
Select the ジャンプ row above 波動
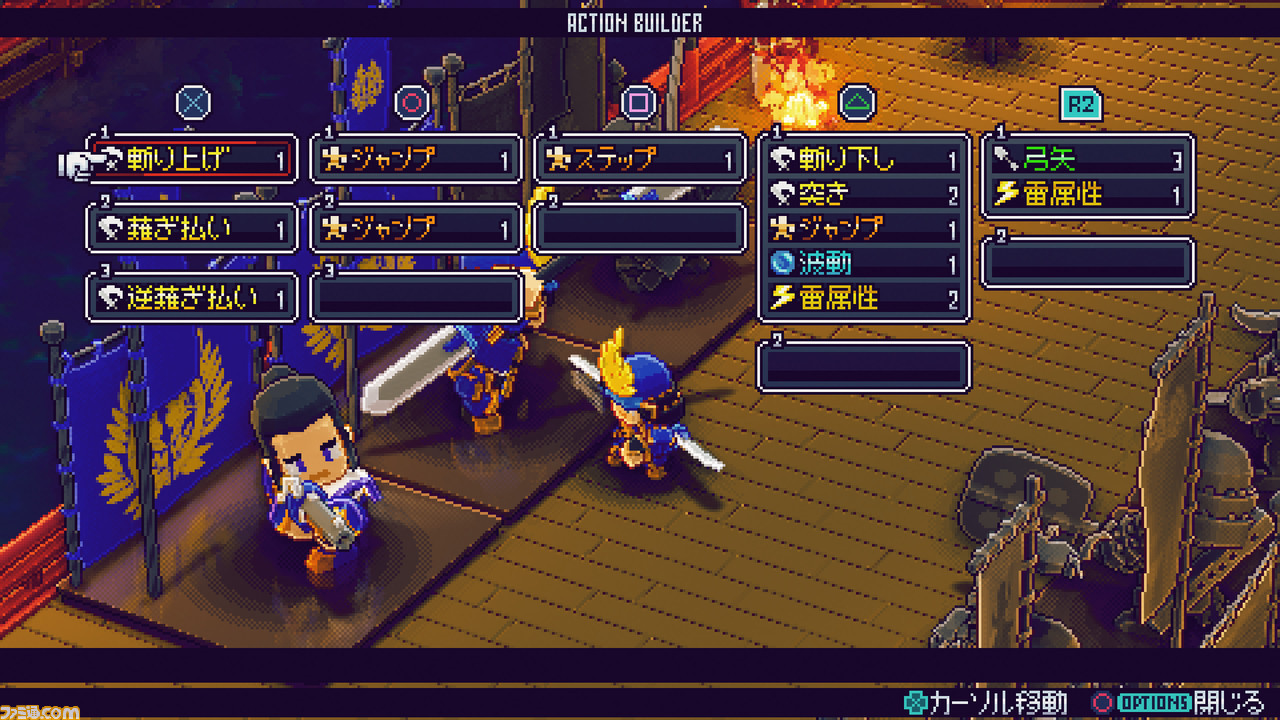(864, 229)
